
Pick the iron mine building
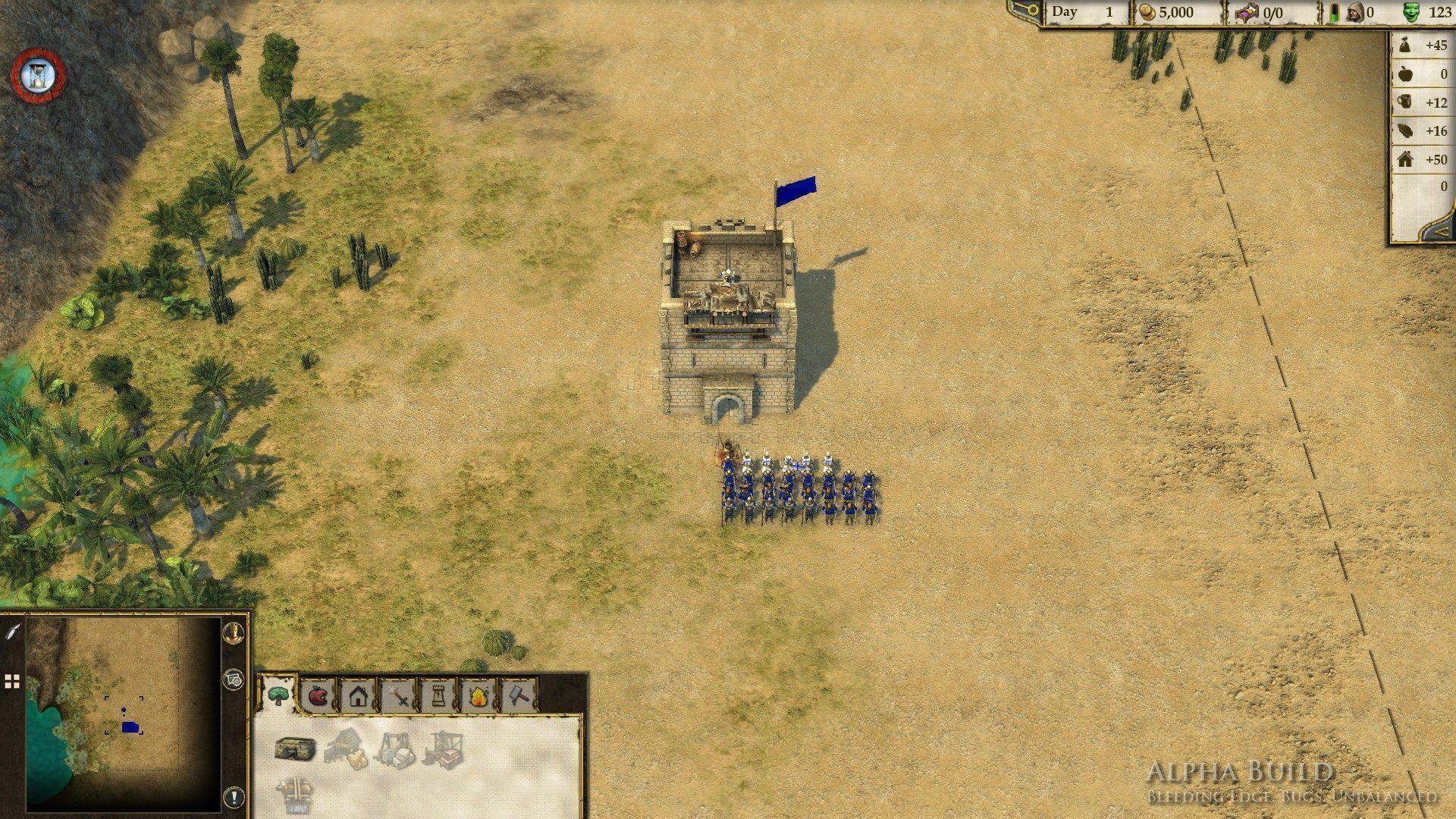[x=444, y=749]
